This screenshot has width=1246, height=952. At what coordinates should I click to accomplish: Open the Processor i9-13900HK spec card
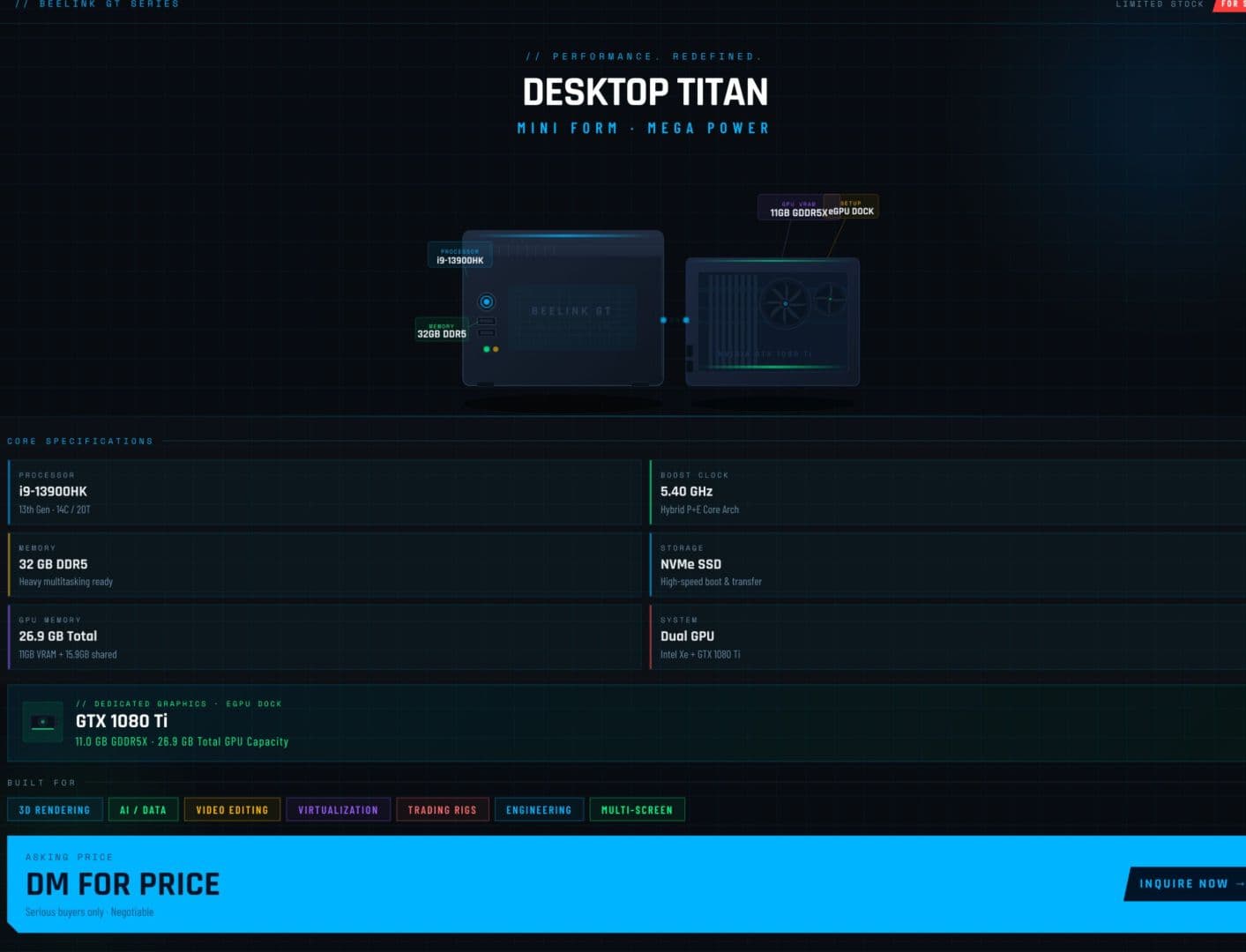point(325,492)
